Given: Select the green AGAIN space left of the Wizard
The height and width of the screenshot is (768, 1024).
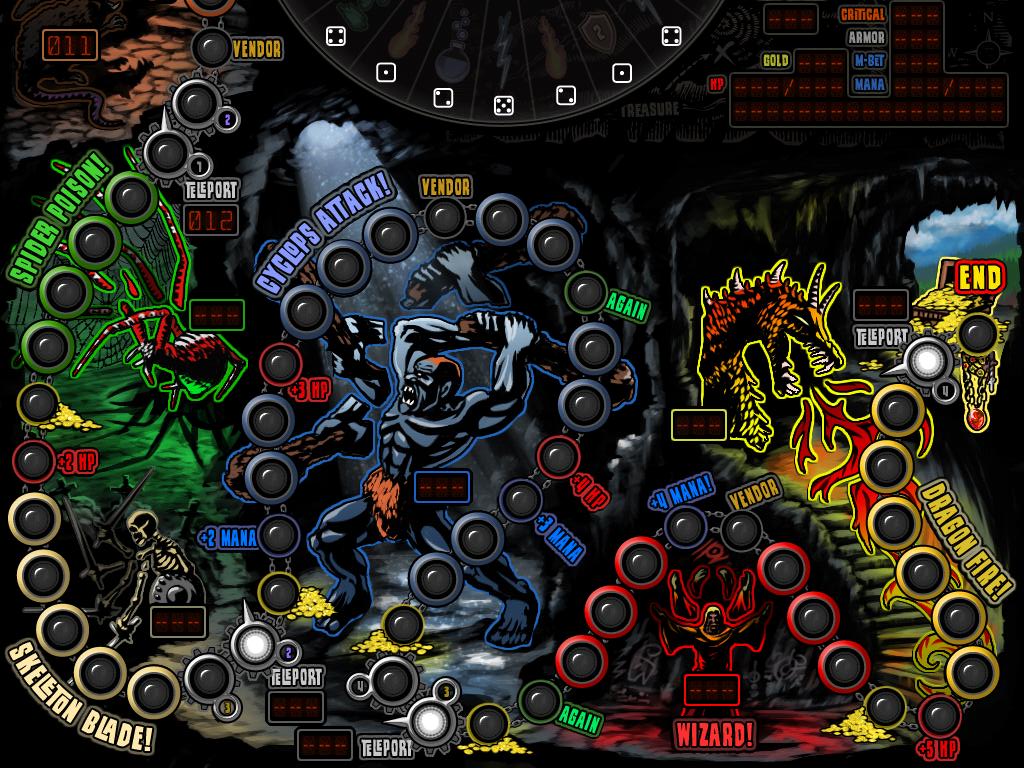Looking at the screenshot, I should coord(540,701).
